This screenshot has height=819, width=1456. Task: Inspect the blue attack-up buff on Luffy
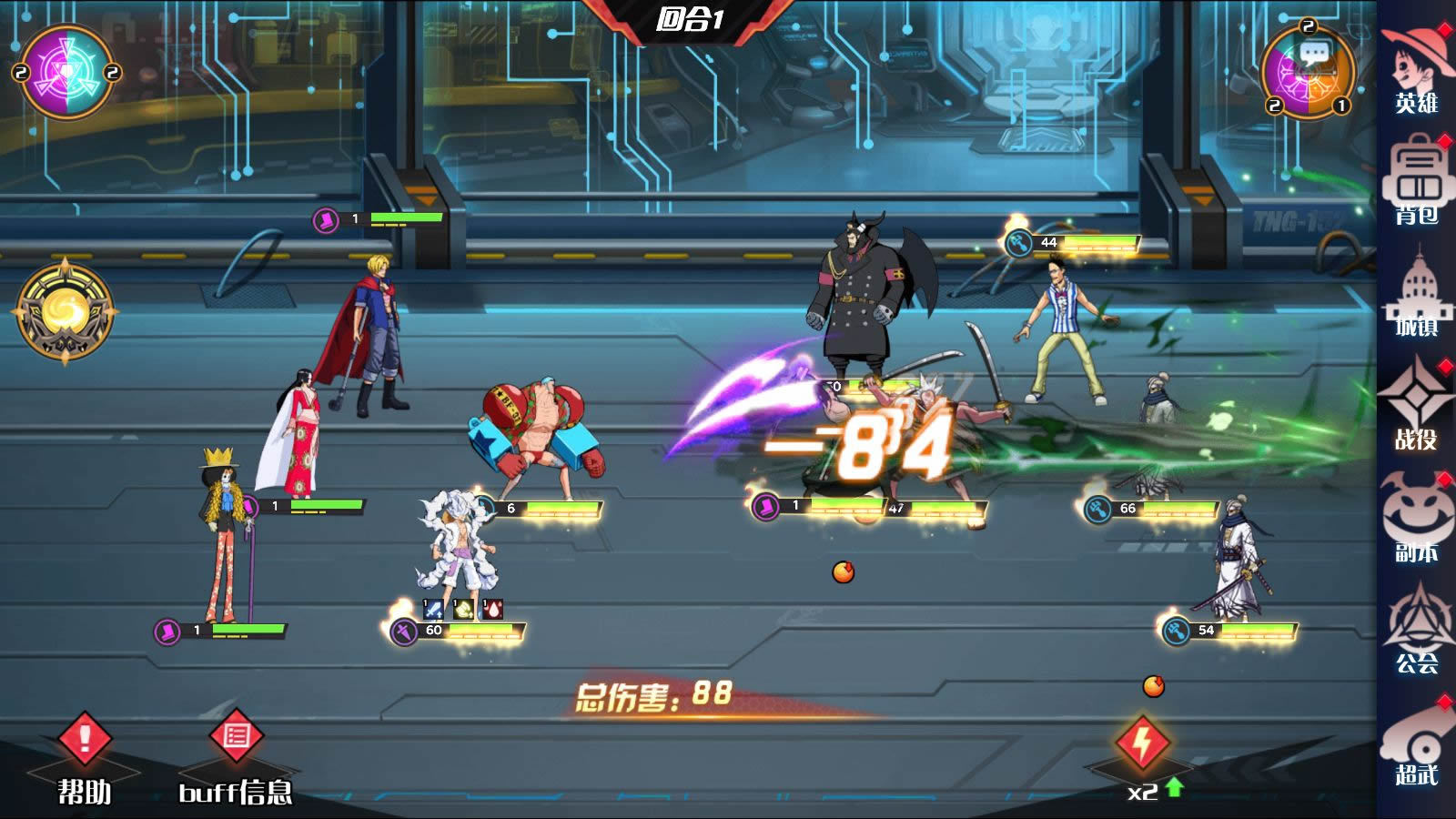click(433, 608)
